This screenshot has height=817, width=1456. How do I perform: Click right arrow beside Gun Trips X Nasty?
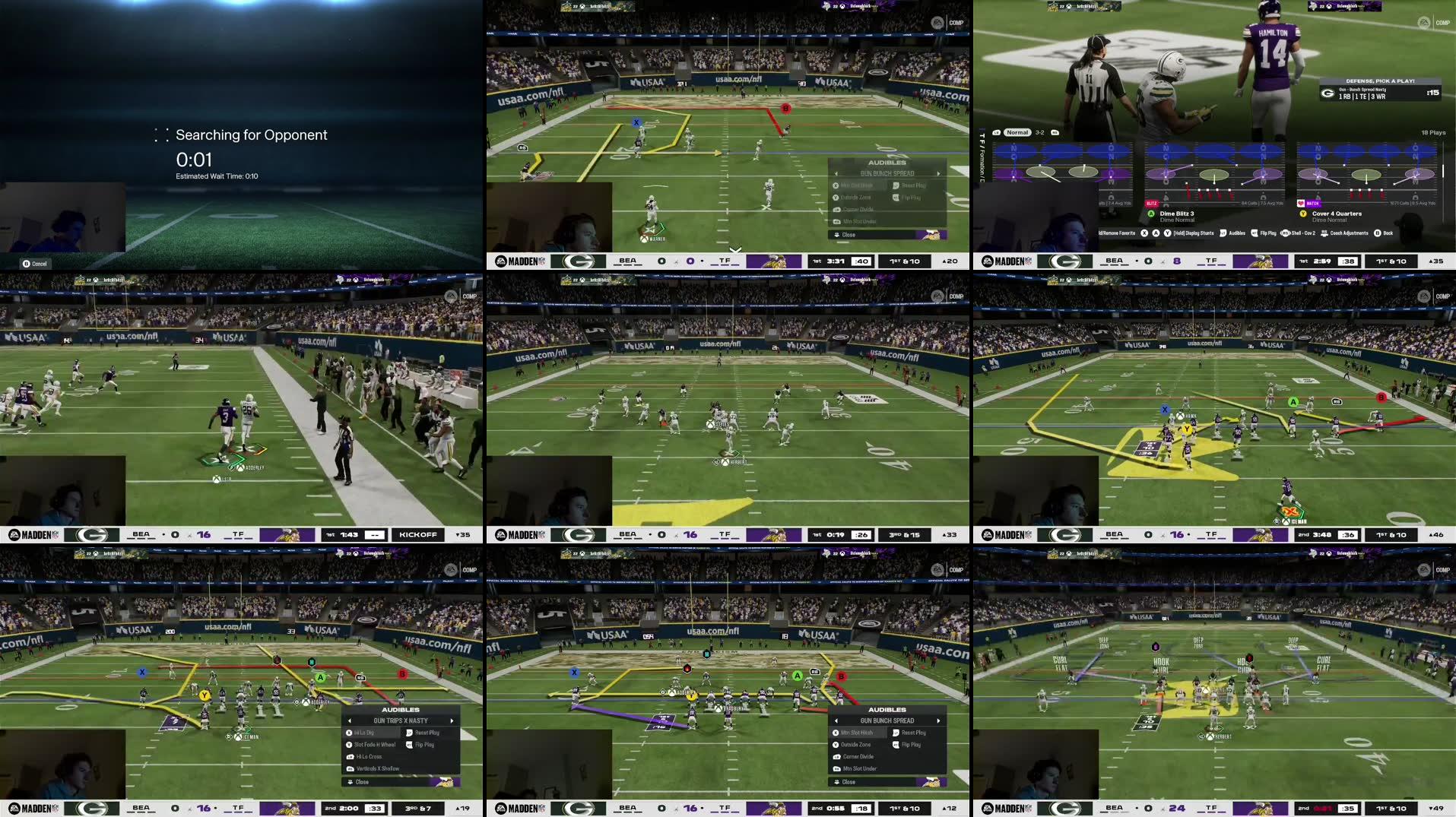point(452,720)
